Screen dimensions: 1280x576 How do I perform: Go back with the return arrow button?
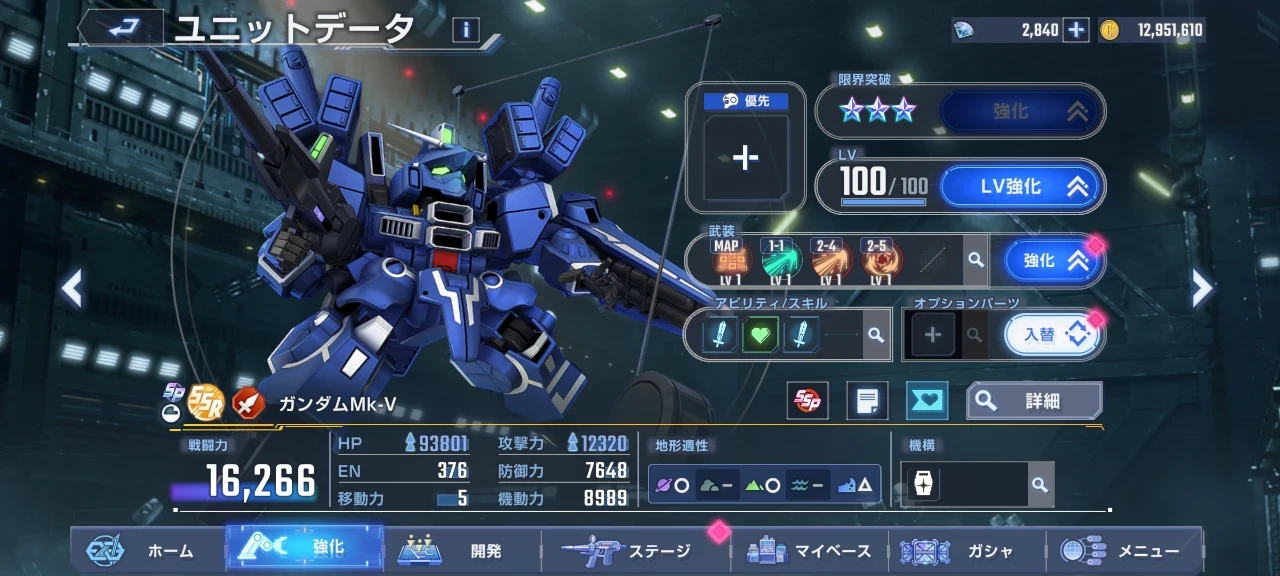(121, 29)
